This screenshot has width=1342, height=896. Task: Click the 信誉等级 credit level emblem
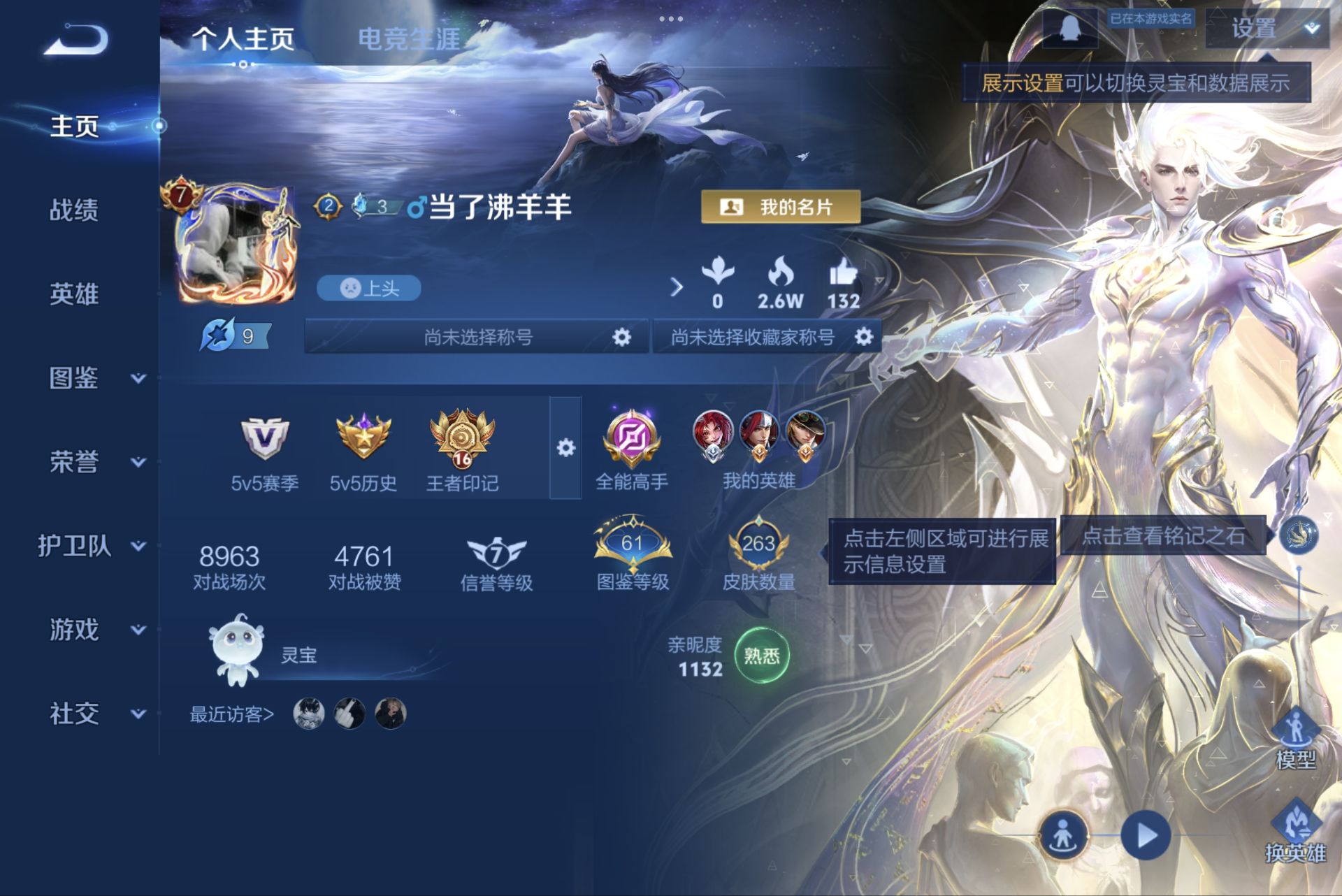(496, 554)
